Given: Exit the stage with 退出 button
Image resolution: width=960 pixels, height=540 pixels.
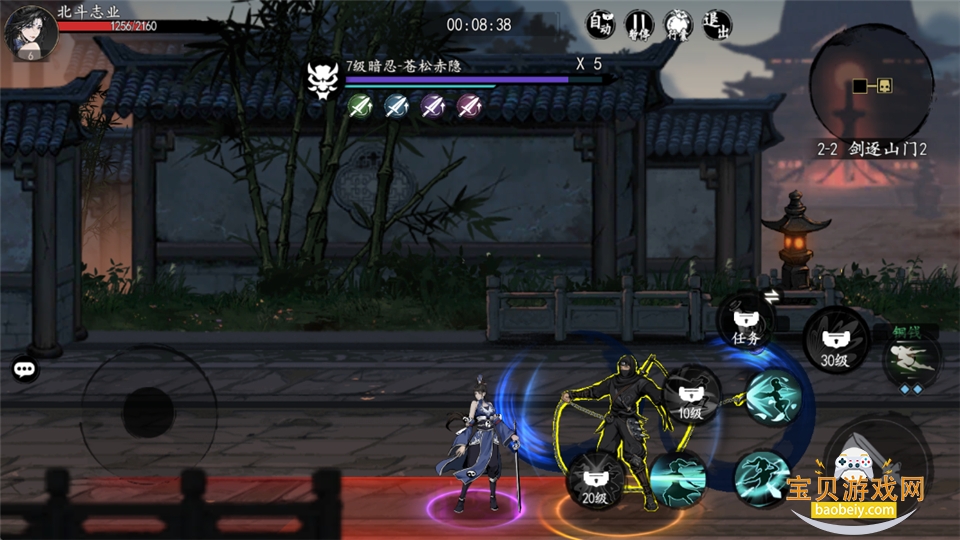Looking at the screenshot, I should pos(716,23).
